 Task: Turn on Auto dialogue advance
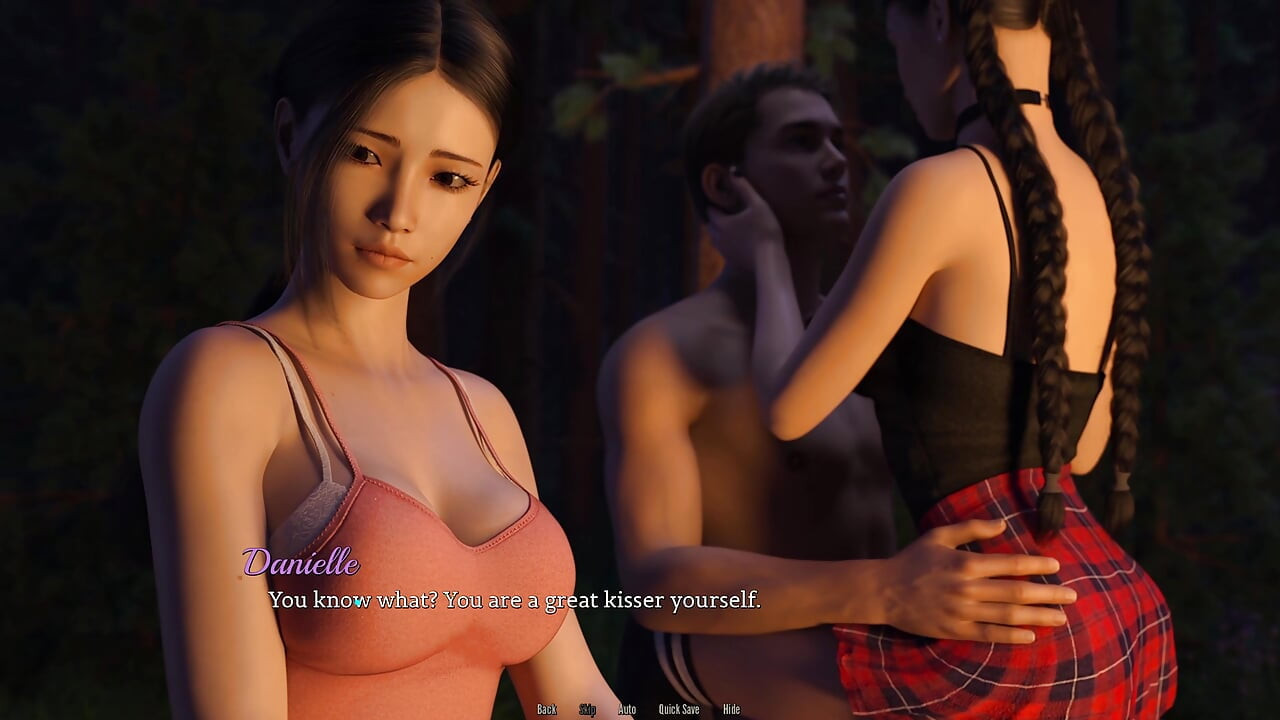tap(627, 709)
